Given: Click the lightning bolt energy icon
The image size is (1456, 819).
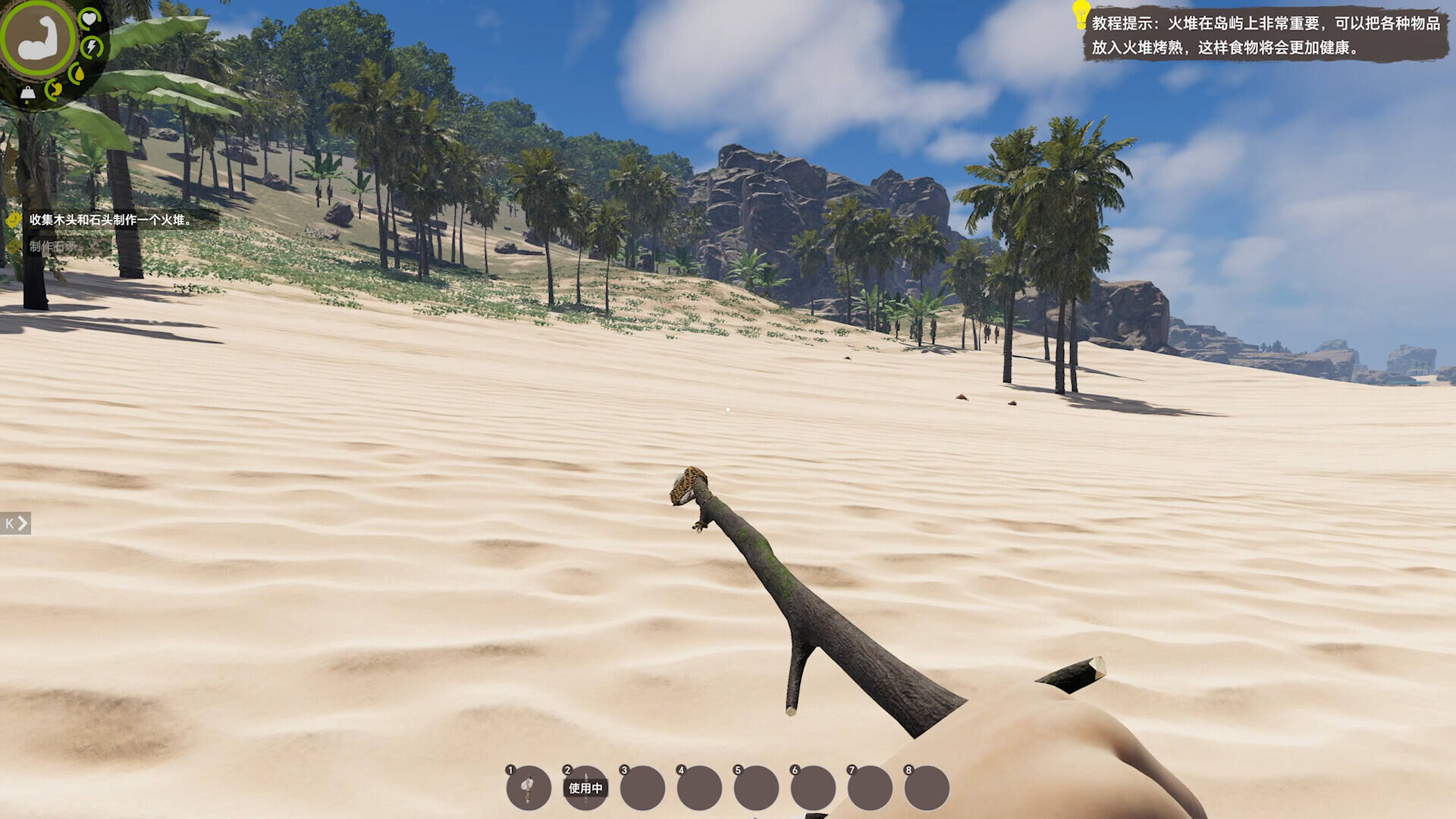Looking at the screenshot, I should [x=92, y=47].
